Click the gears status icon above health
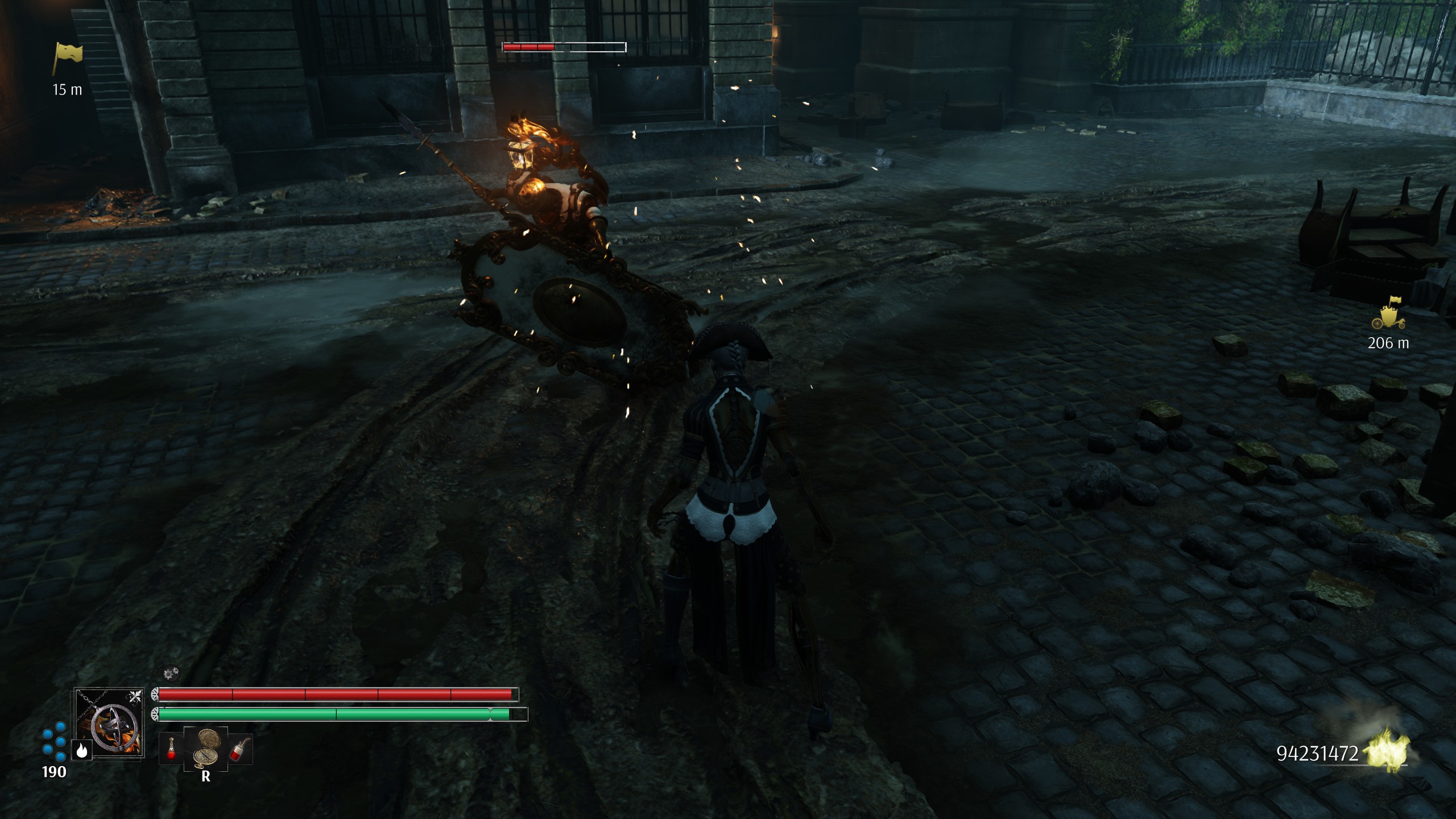The height and width of the screenshot is (819, 1456). click(x=169, y=675)
